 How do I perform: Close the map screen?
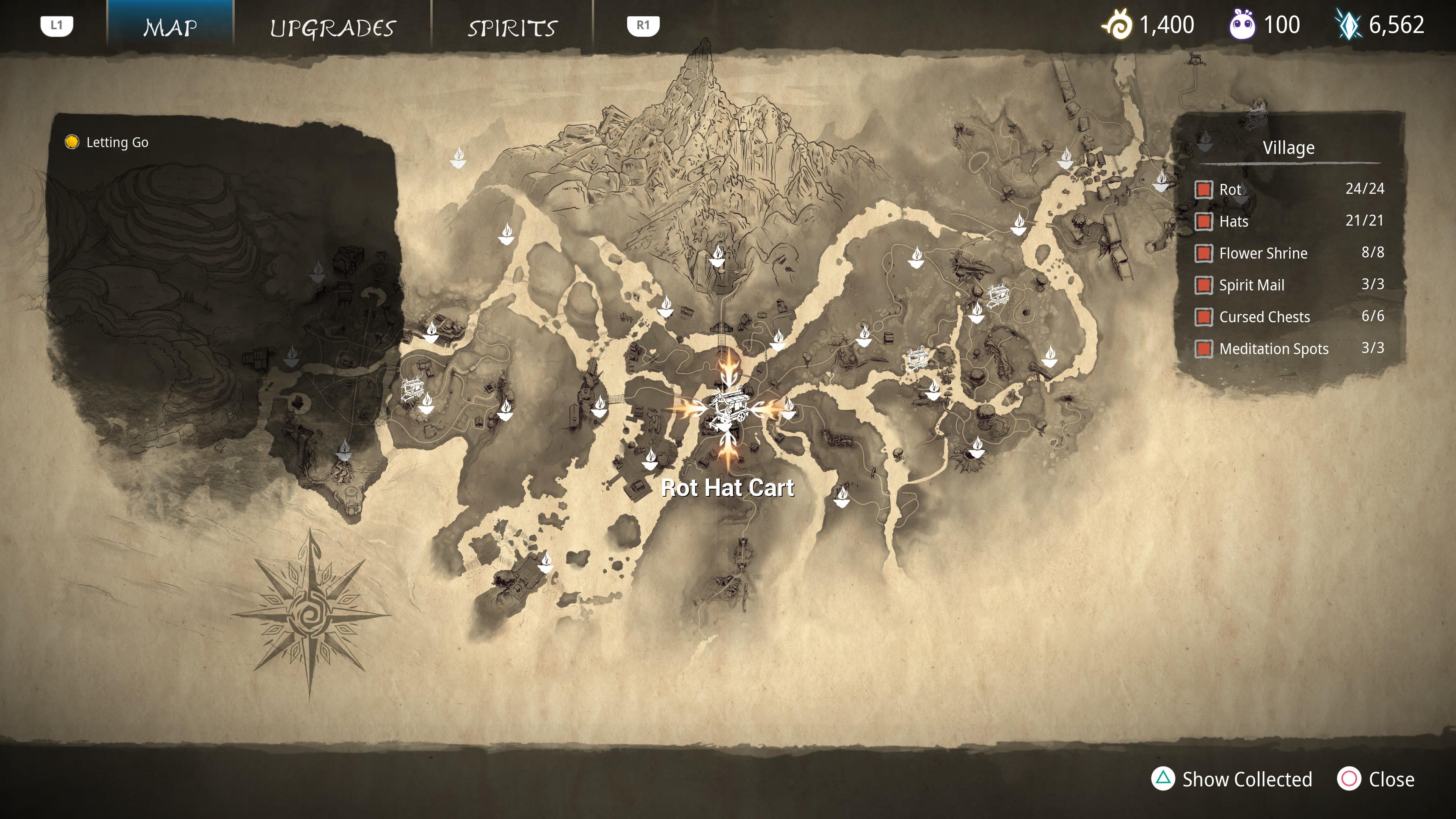pos(1376,779)
